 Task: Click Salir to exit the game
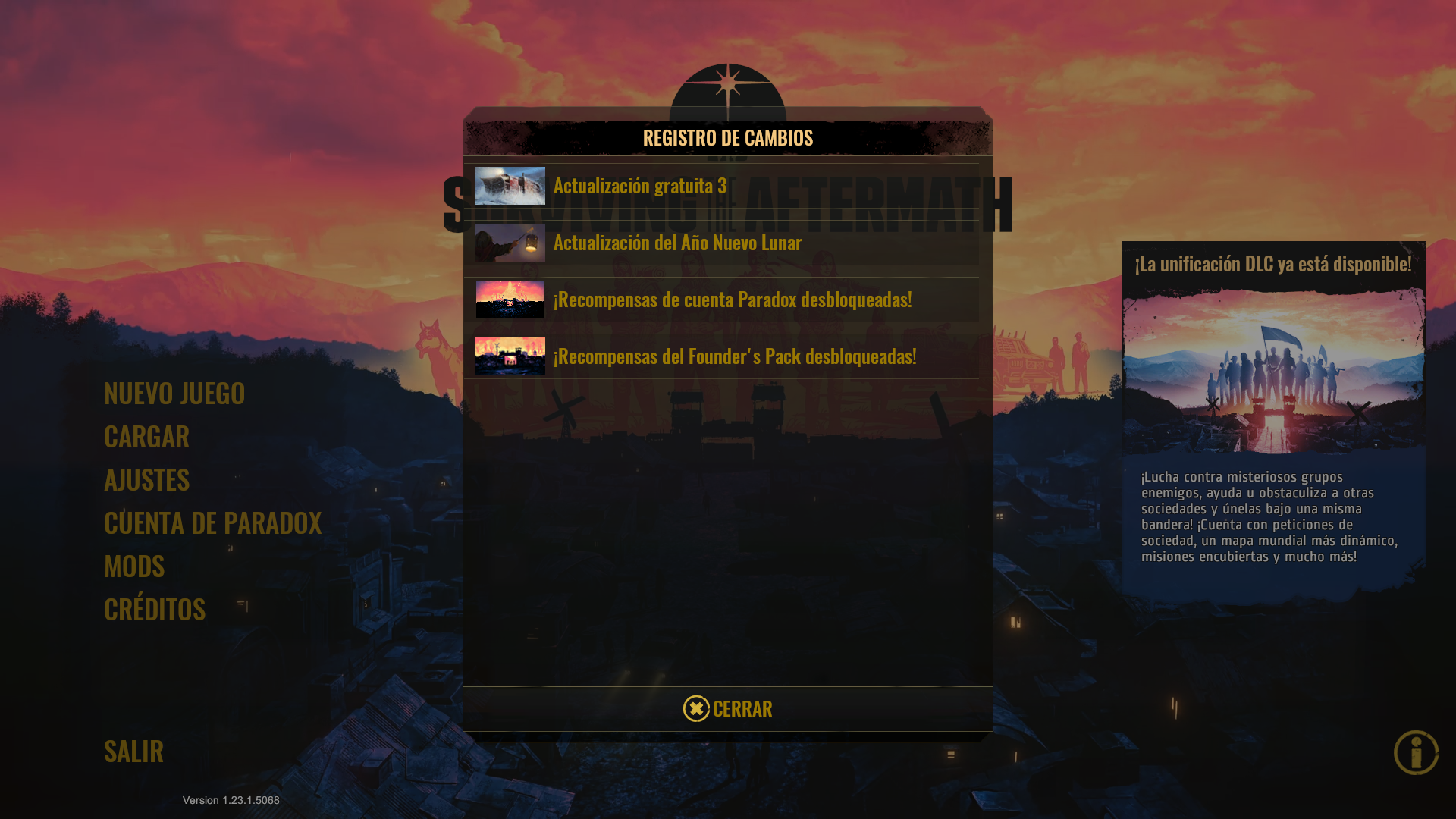pyautogui.click(x=133, y=752)
